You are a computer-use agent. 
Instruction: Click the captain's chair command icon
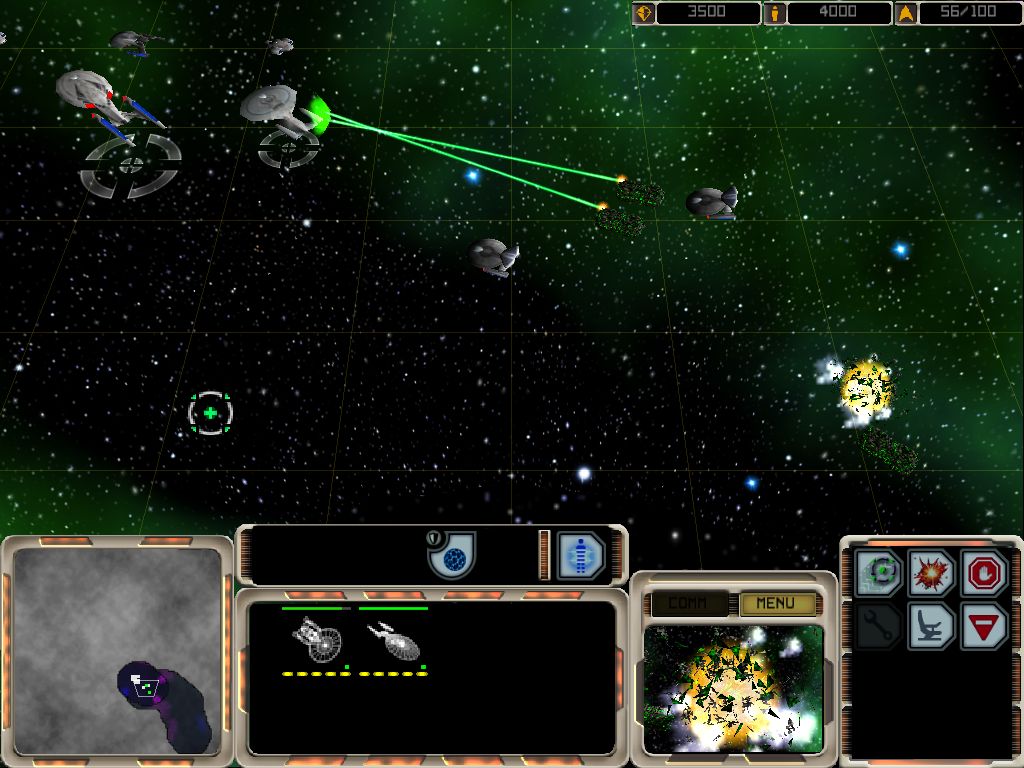(931, 627)
